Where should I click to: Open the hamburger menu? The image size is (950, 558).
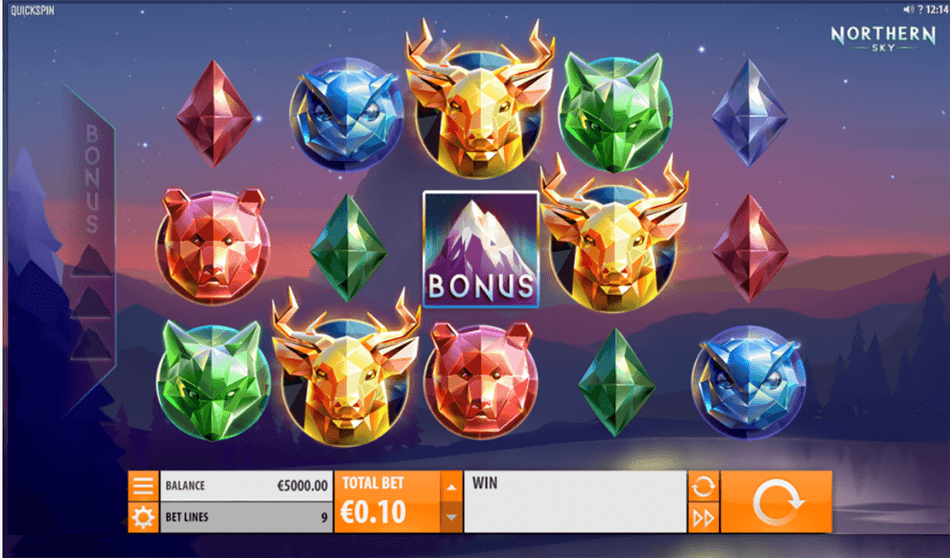pos(144,486)
